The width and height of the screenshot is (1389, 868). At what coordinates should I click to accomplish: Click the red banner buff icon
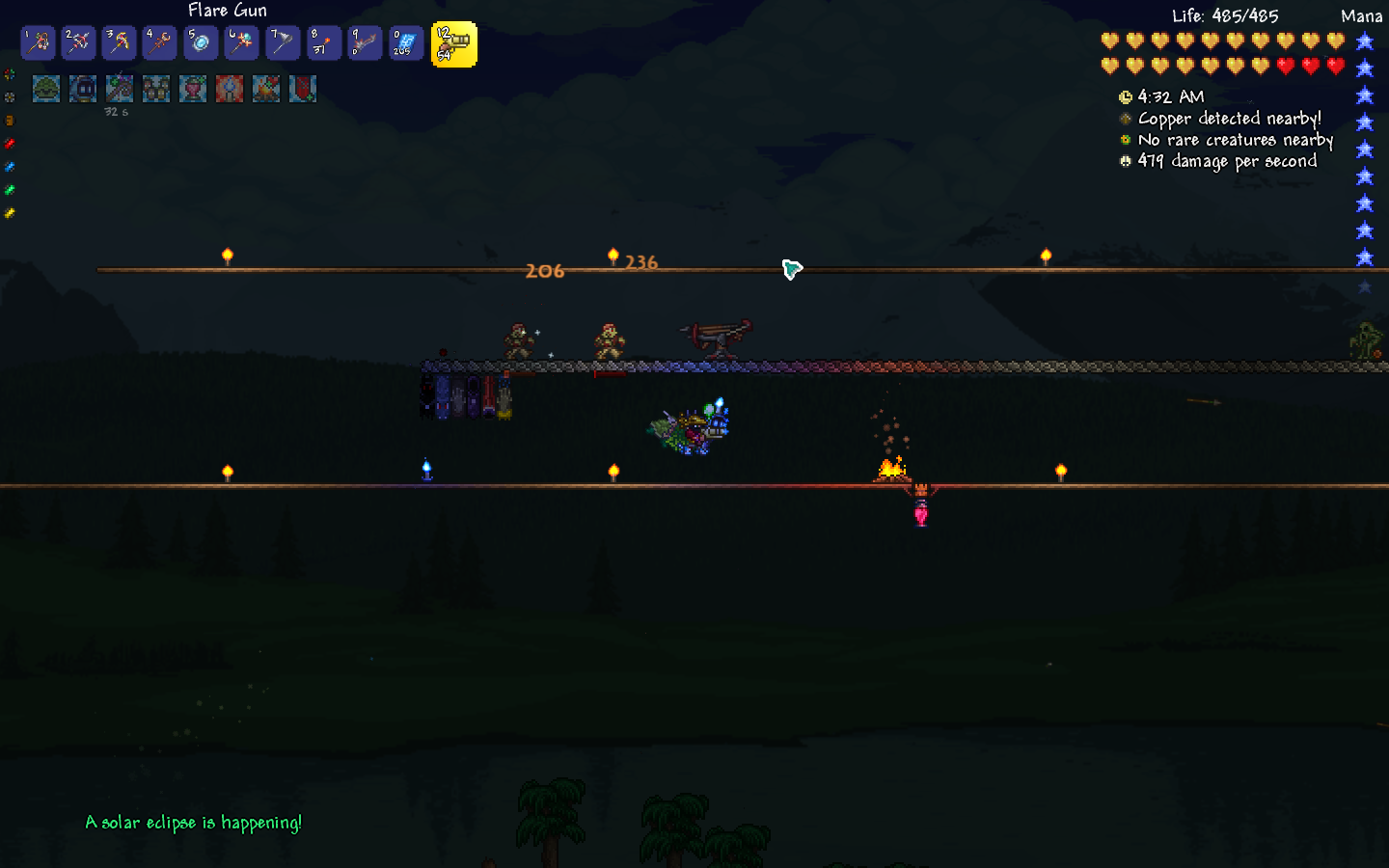pyautogui.click(x=303, y=89)
